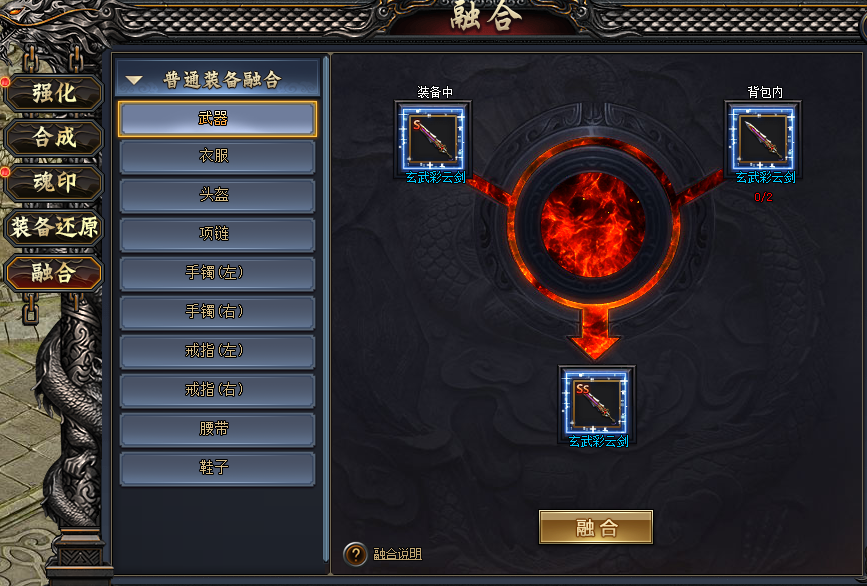Image resolution: width=867 pixels, height=586 pixels.
Task: Choose the 武器 category
Action: click(217, 119)
